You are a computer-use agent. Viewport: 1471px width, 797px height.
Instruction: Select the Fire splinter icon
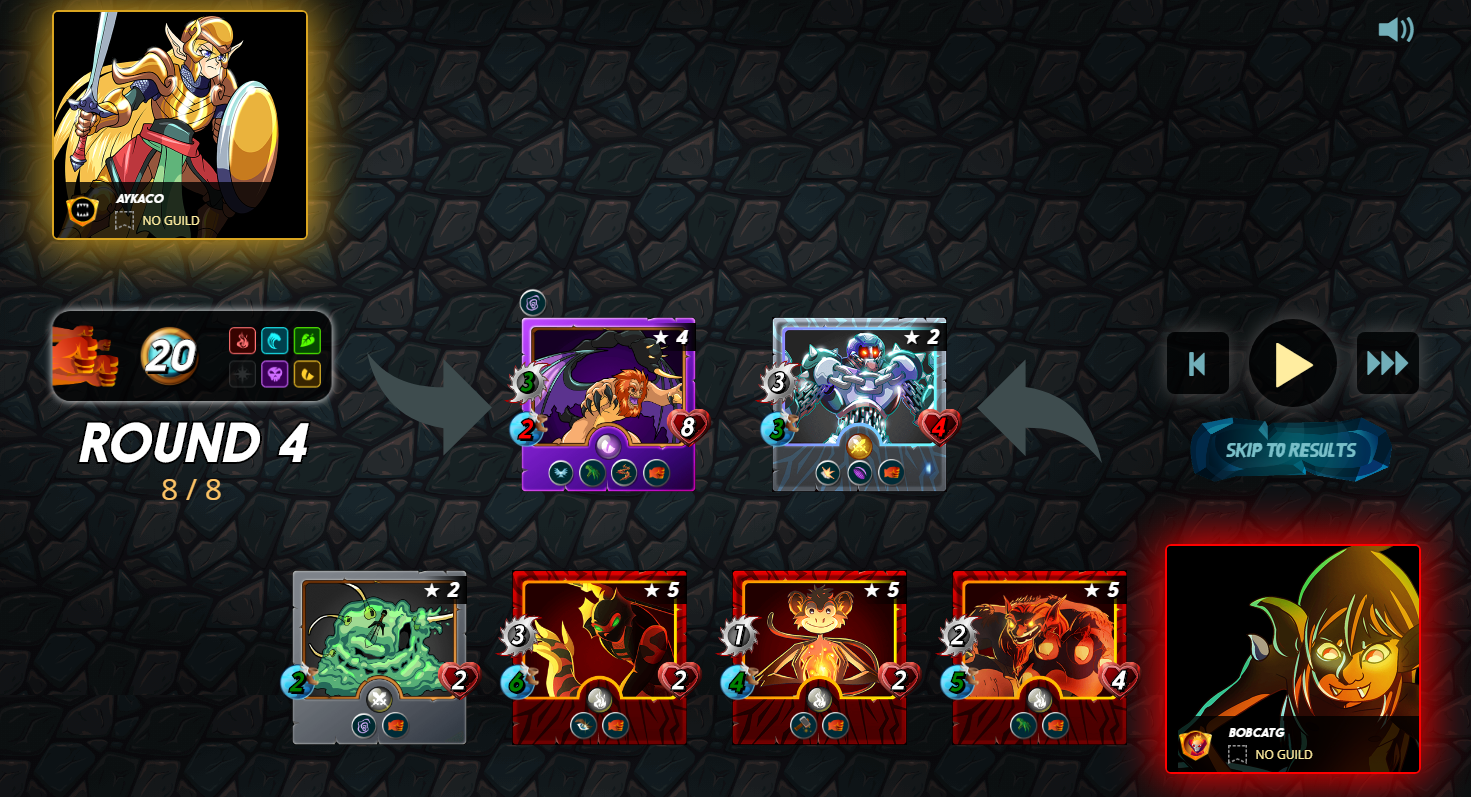243,340
